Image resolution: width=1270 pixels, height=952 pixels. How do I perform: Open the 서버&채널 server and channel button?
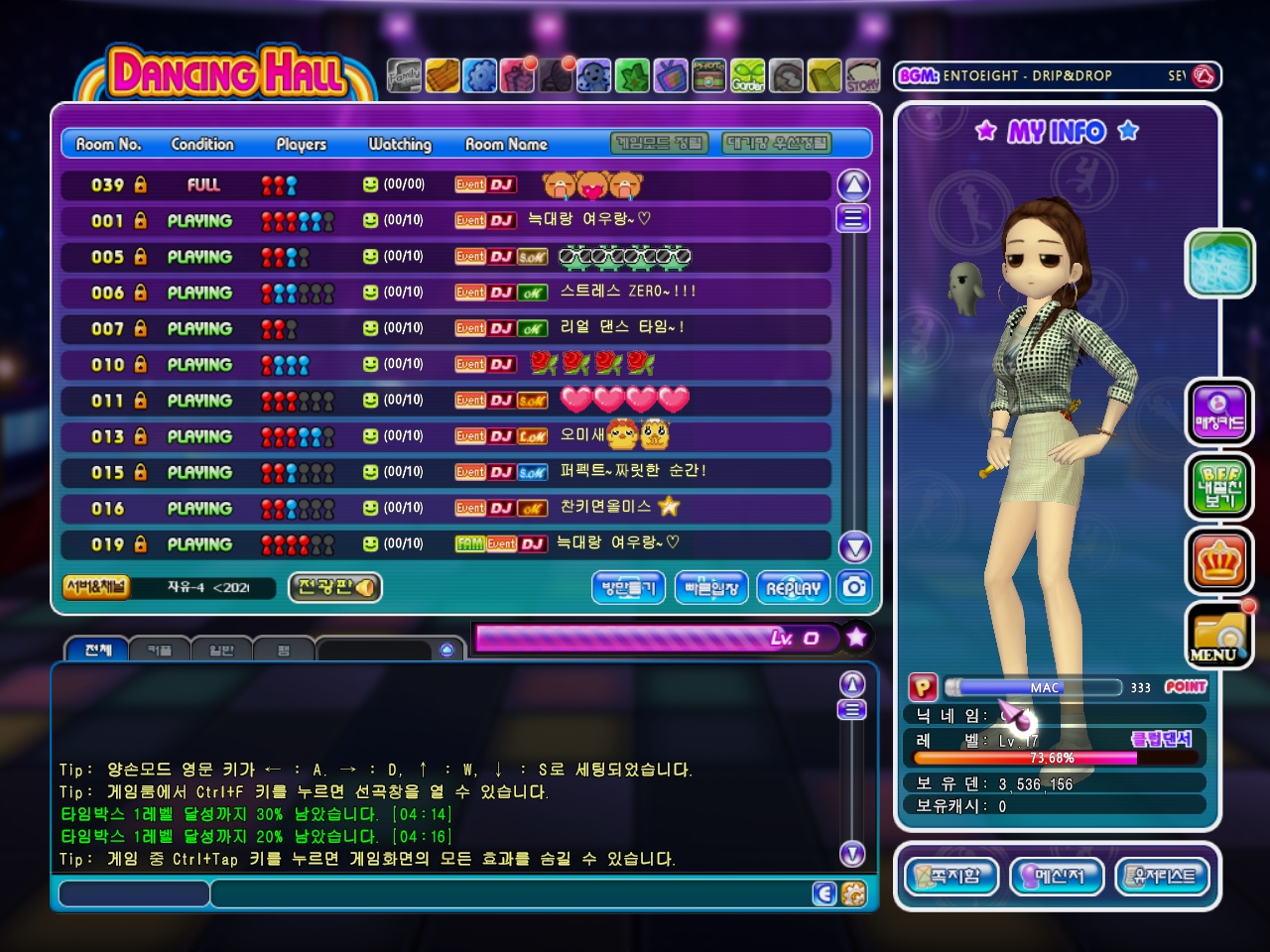96,587
